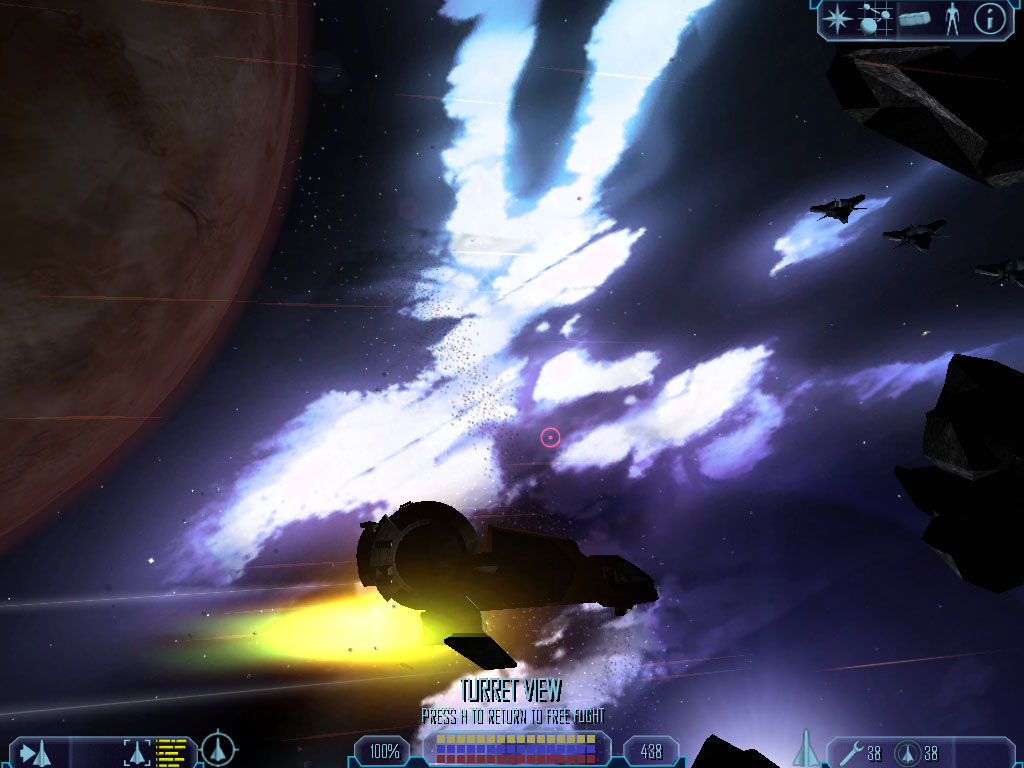
Task: Open the cargo inventory icon
Action: pos(914,18)
